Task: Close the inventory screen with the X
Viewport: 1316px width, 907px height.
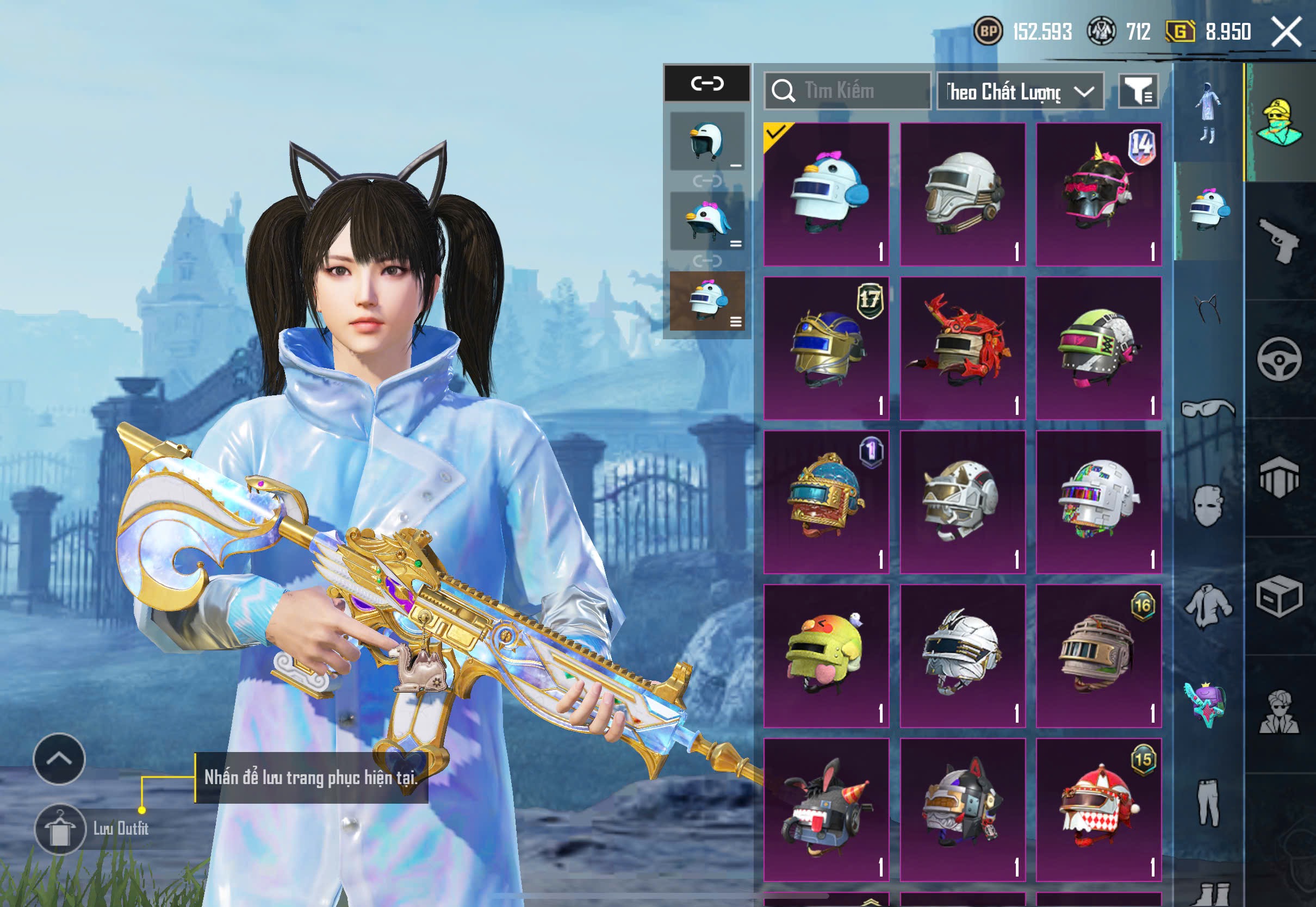Action: coord(1286,32)
